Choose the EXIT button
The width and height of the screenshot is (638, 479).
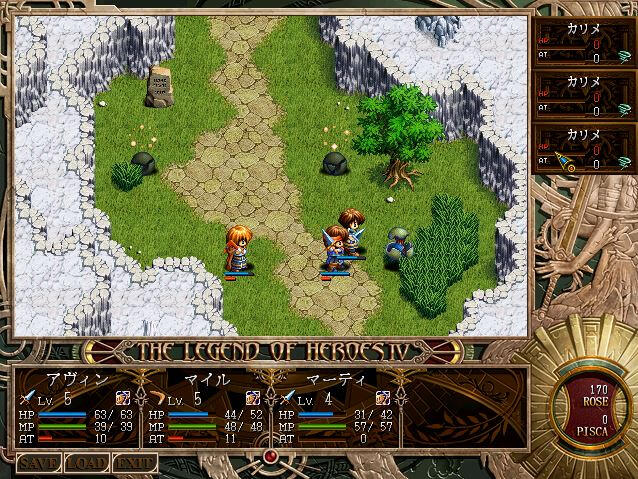[135, 463]
